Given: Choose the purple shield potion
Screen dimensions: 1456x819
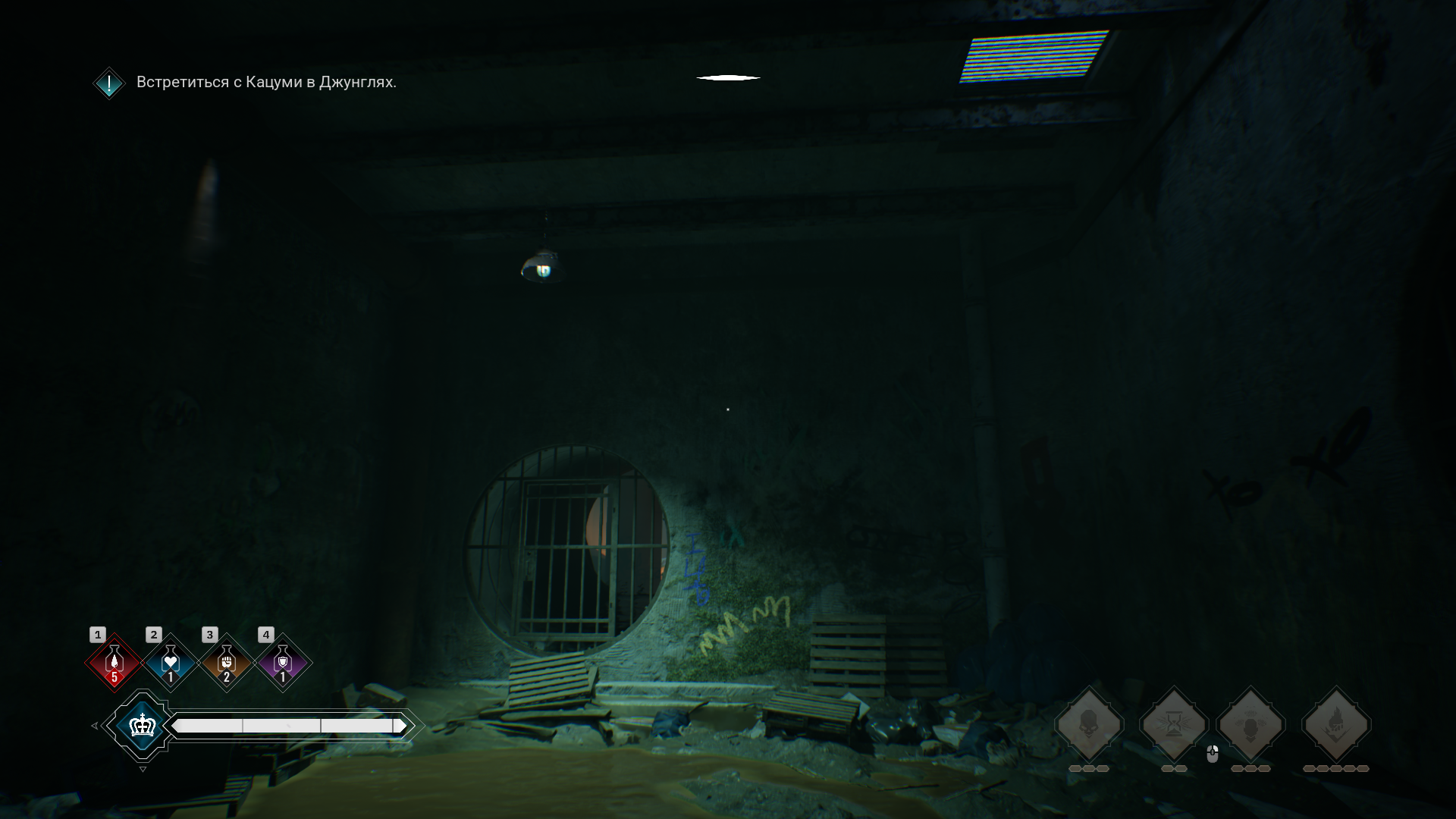Looking at the screenshot, I should click(x=282, y=663).
